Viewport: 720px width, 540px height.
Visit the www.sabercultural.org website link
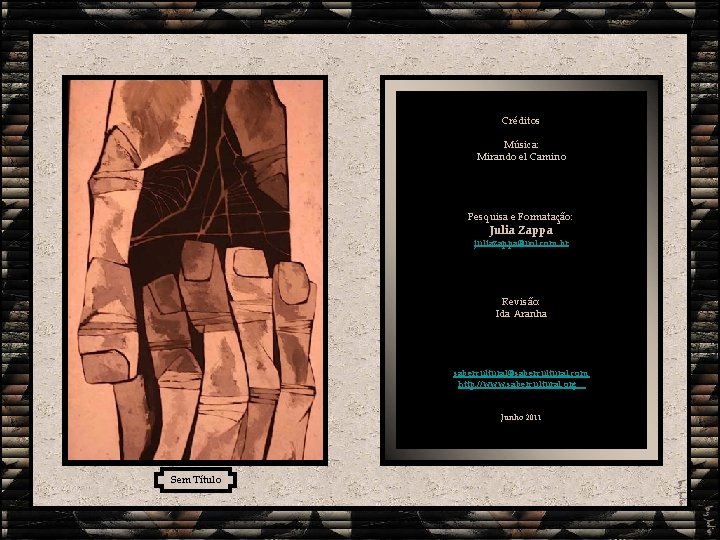(x=520, y=384)
